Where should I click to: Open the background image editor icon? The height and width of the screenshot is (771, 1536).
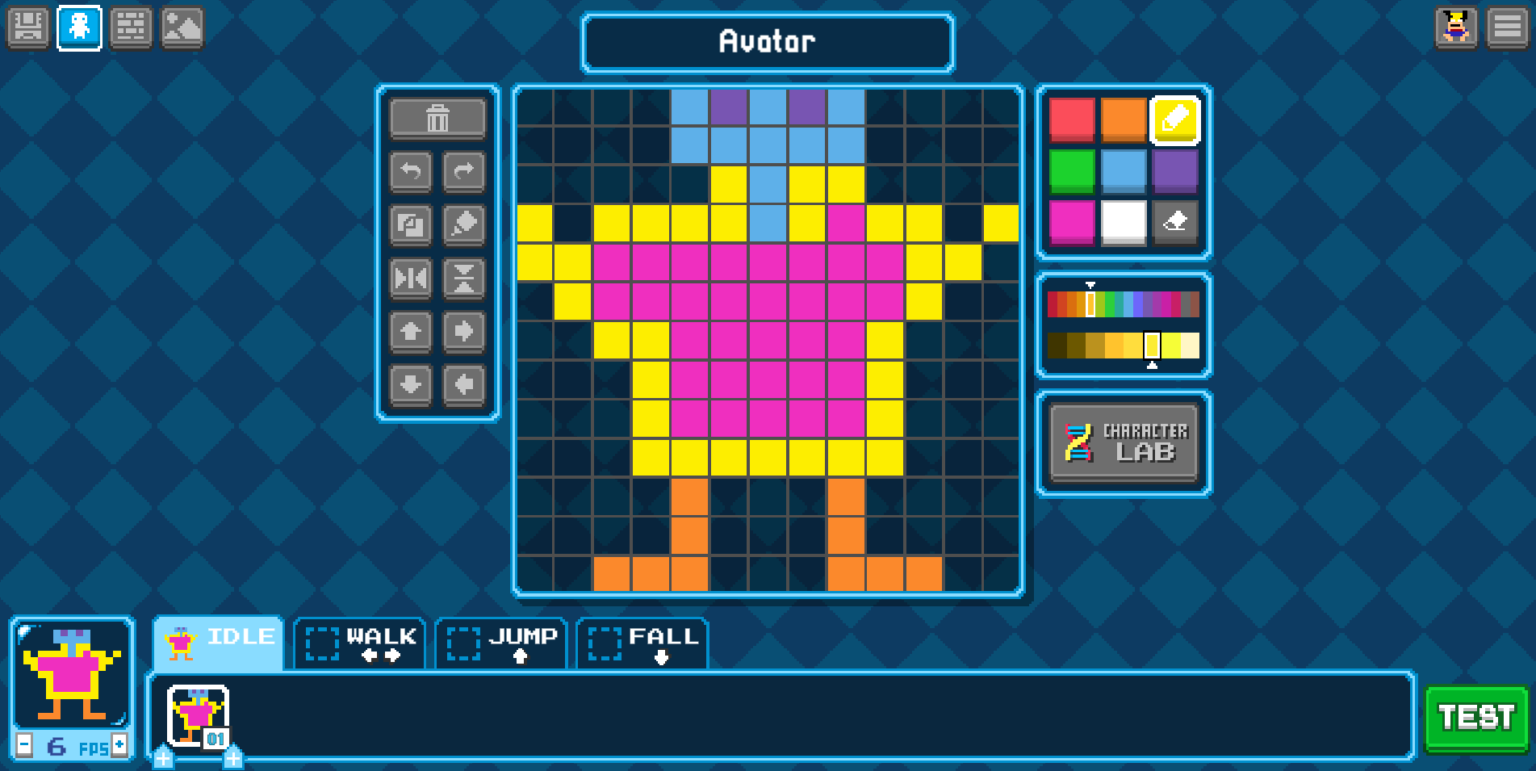[182, 27]
